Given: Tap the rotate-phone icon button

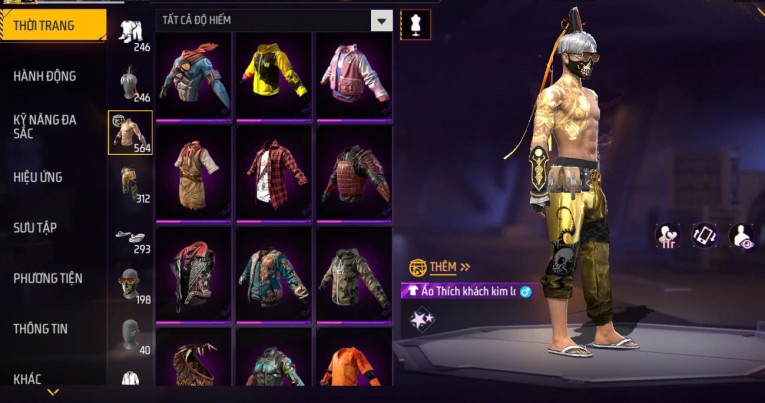Looking at the screenshot, I should 704,235.
